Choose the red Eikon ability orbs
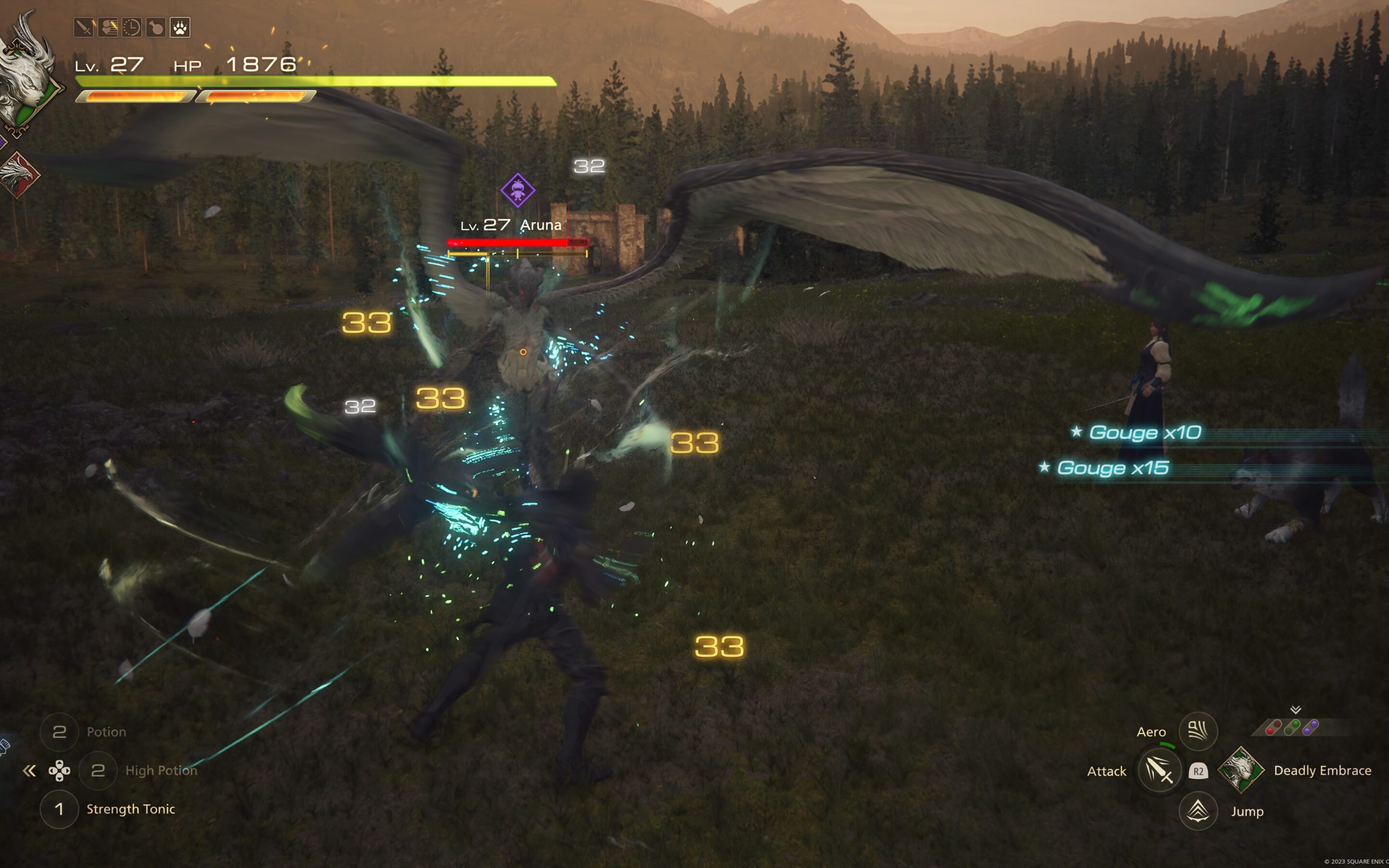The image size is (1389, 868). (1274, 727)
